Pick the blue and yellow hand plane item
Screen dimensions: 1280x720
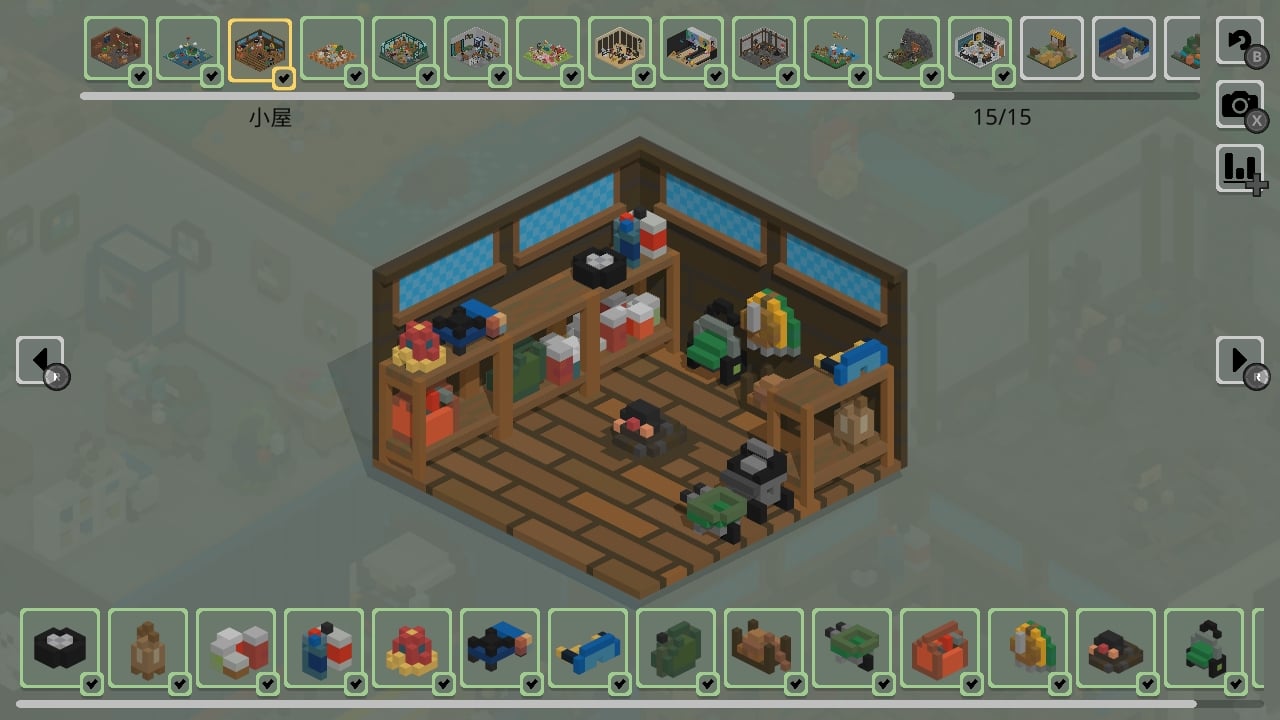click(588, 648)
